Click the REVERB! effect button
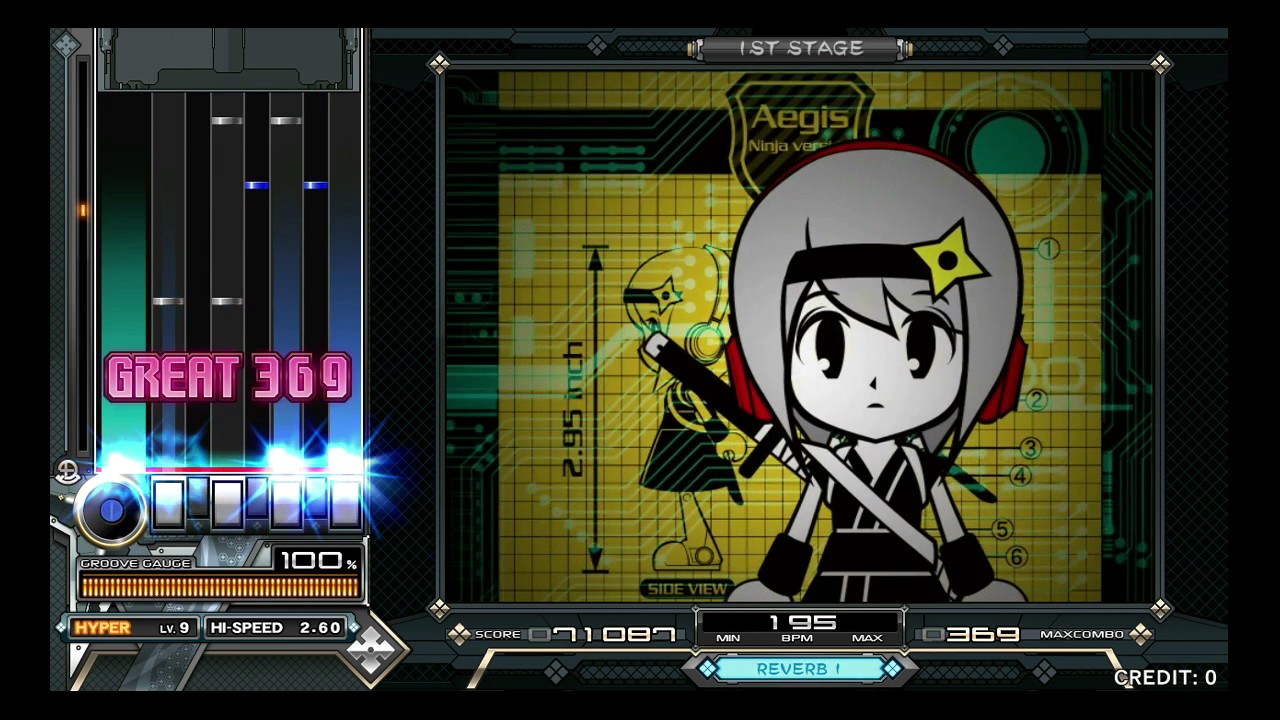 800,668
